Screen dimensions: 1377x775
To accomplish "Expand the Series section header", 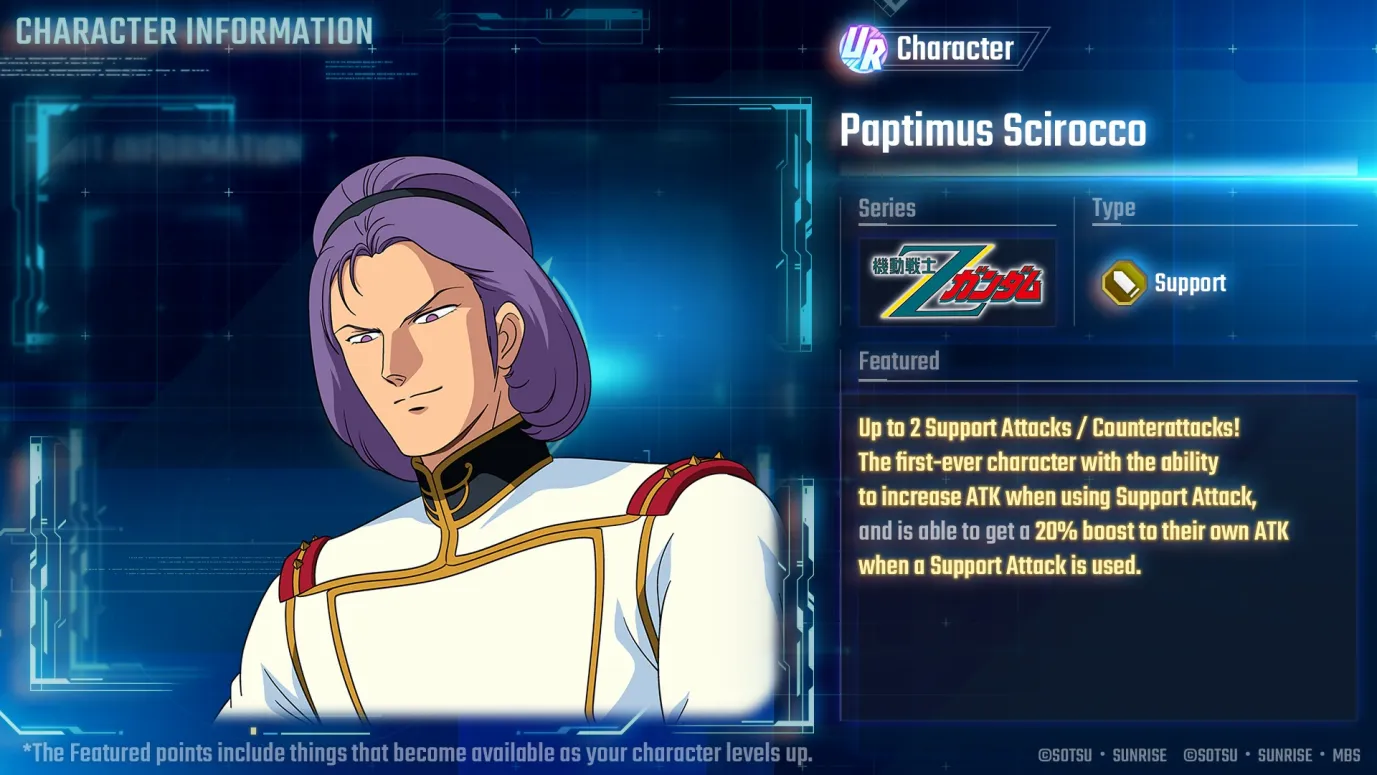I will (886, 208).
